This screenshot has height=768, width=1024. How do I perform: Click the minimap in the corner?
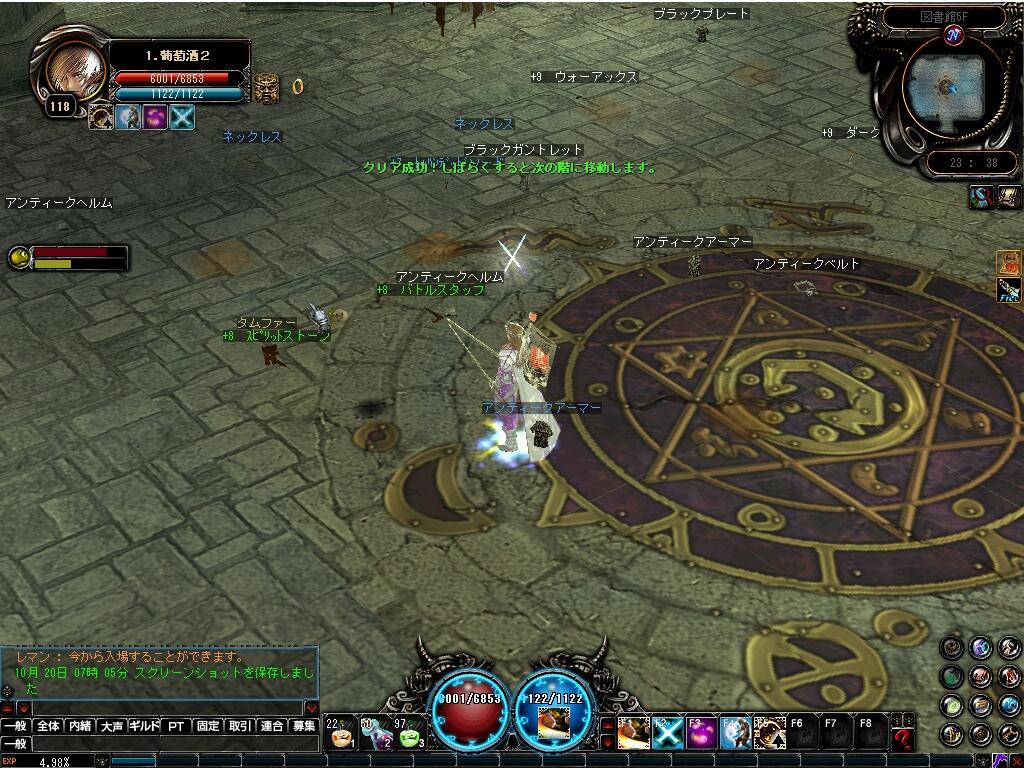coord(944,88)
